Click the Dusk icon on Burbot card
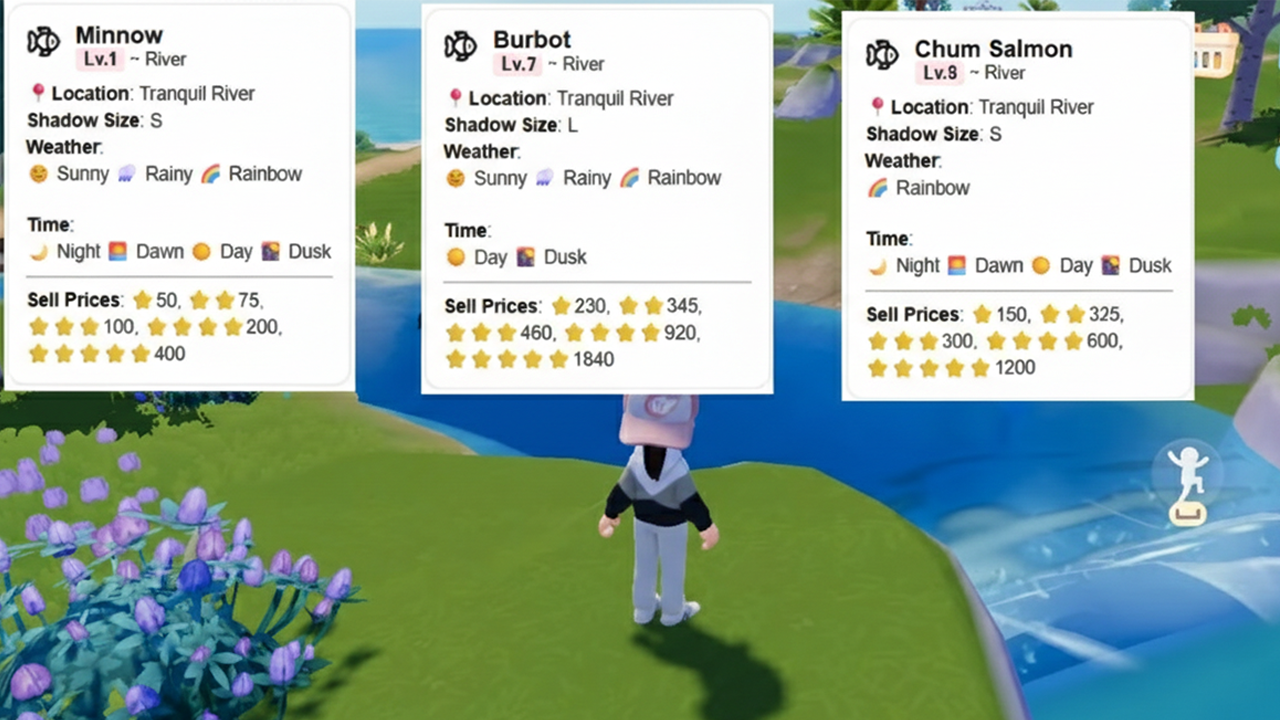This screenshot has height=720, width=1280. click(x=527, y=256)
